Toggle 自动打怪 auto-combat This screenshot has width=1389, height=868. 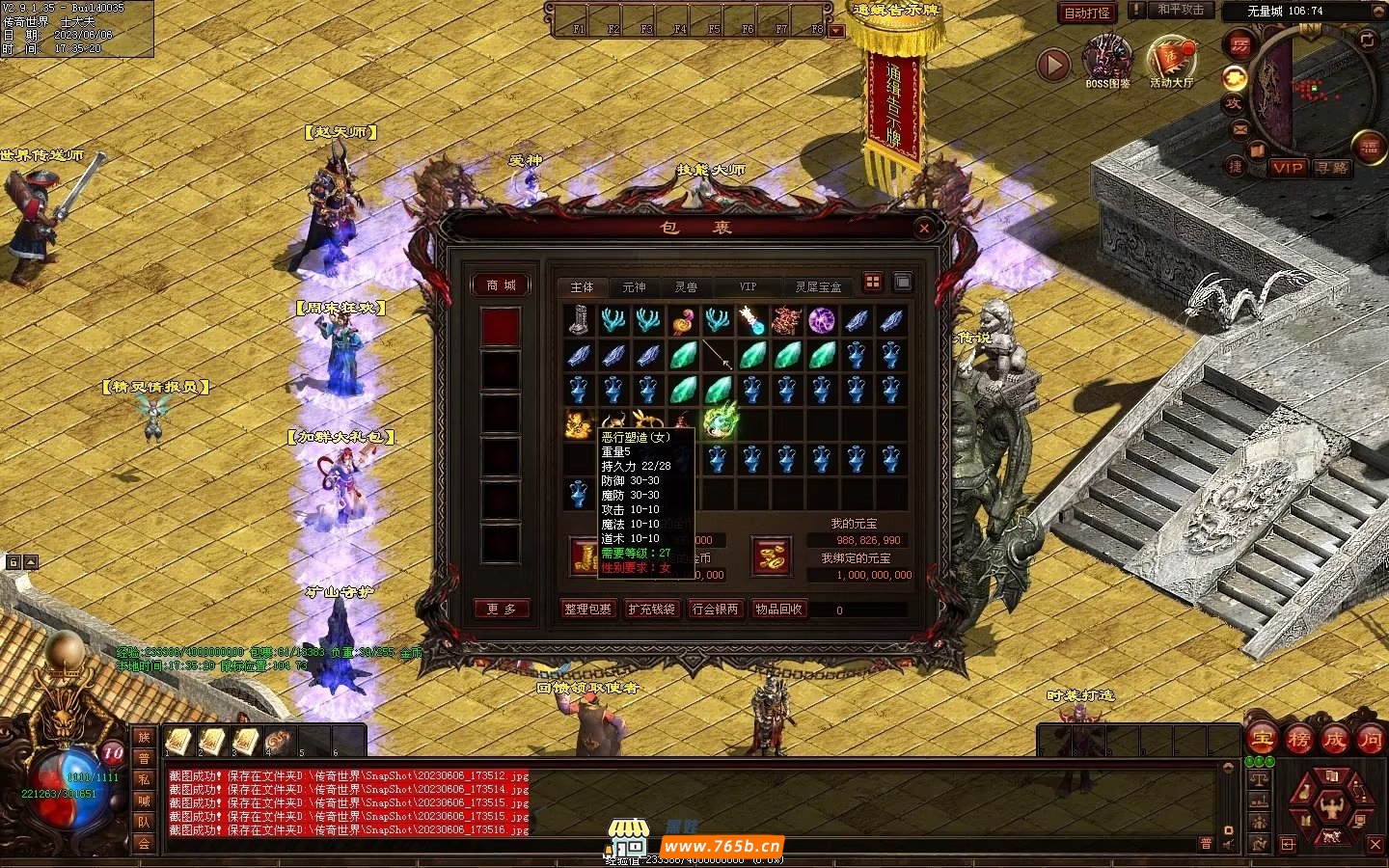tap(1087, 13)
